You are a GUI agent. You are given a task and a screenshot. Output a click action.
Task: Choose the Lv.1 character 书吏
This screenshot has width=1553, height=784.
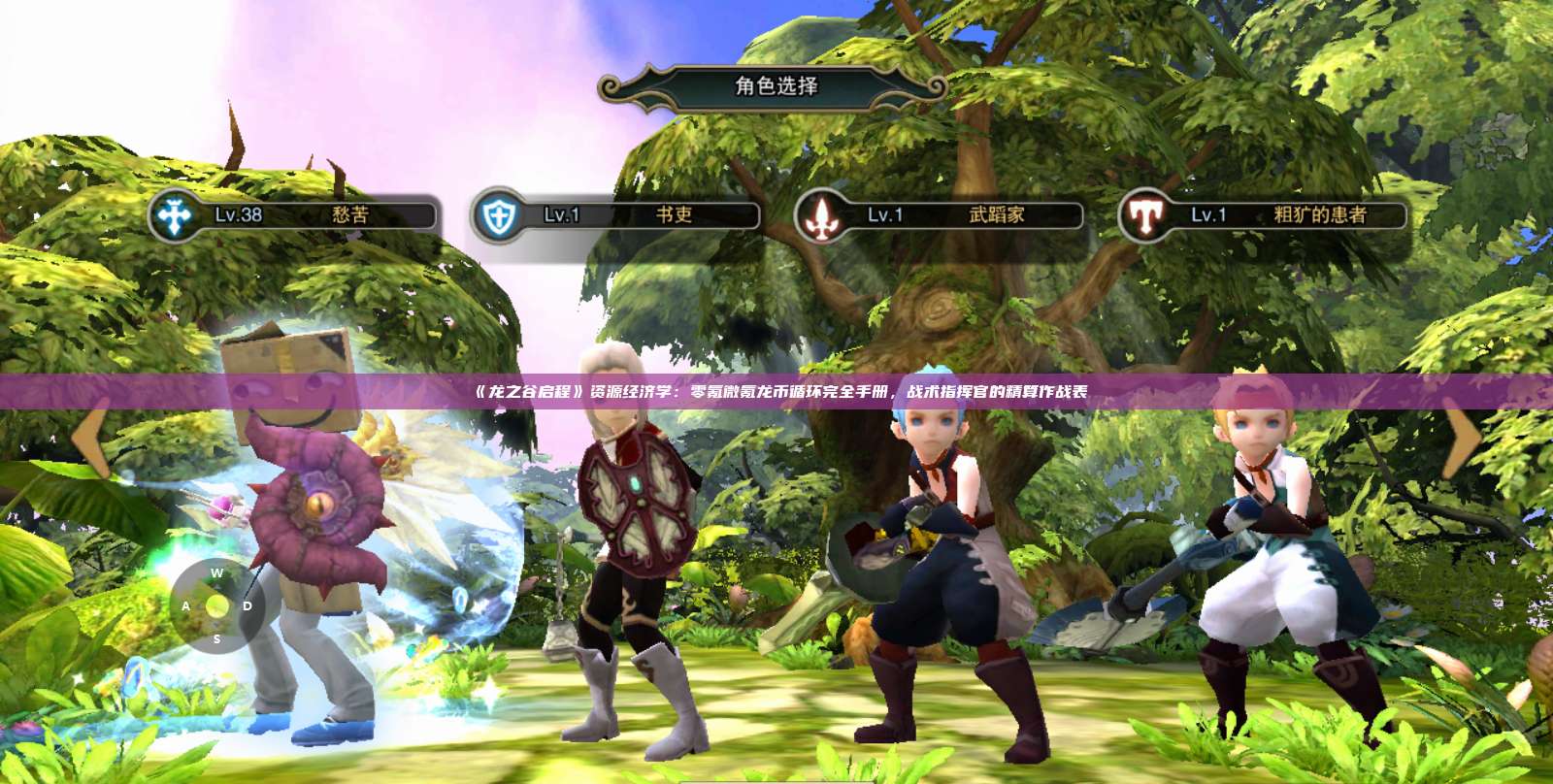[616, 215]
